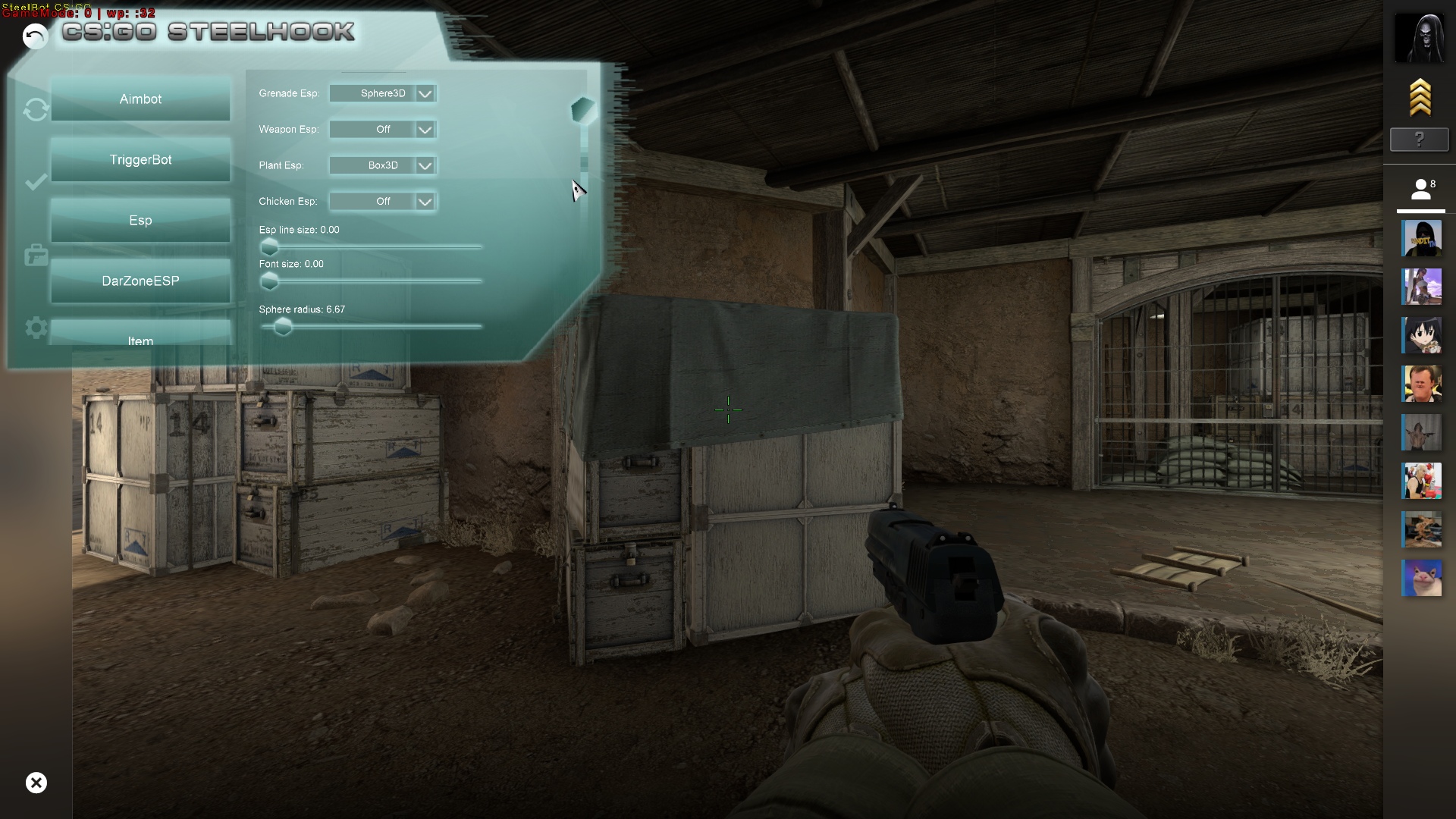Image resolution: width=1456 pixels, height=819 pixels.
Task: Select the Esp menu tab
Action: click(140, 221)
